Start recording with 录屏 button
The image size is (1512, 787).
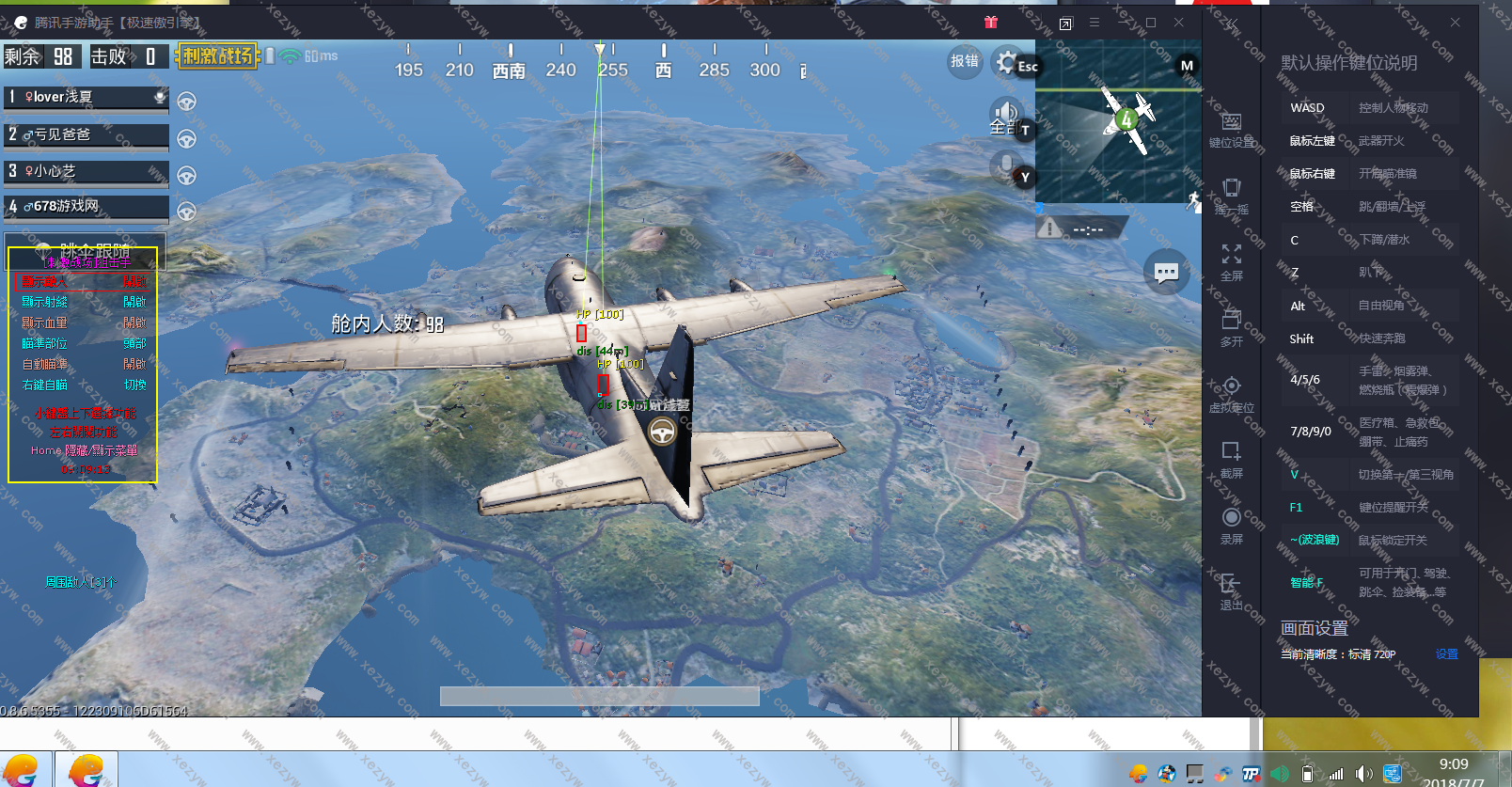coord(1232,526)
